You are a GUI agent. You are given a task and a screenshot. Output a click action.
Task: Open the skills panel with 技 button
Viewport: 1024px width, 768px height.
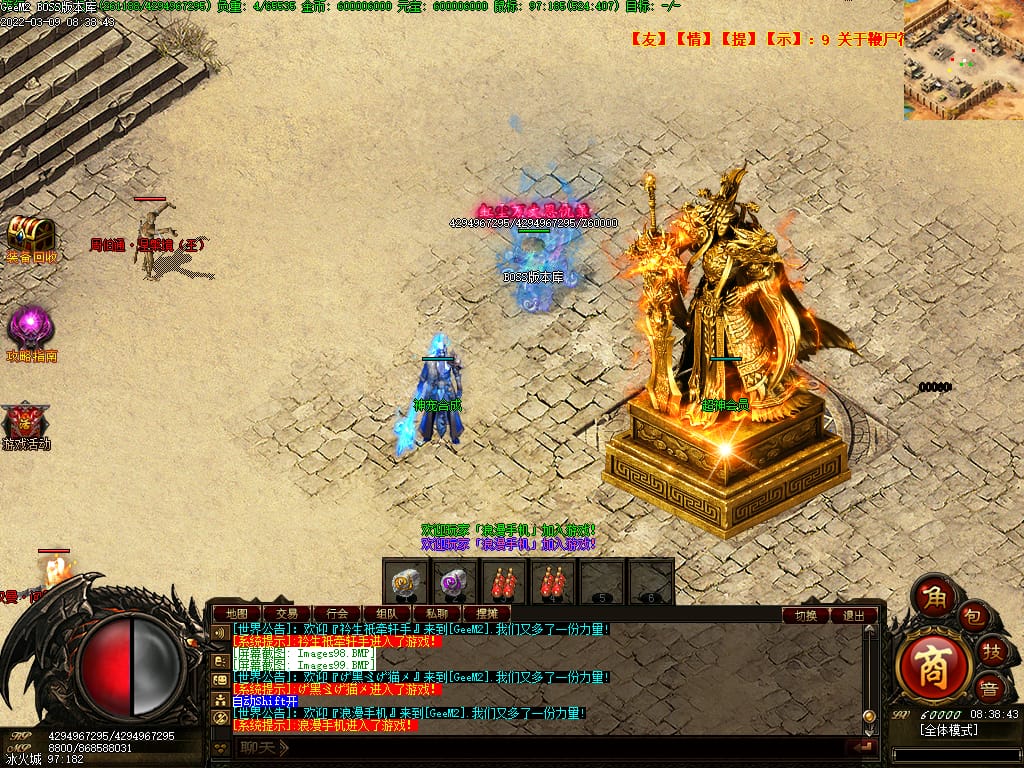(x=993, y=651)
